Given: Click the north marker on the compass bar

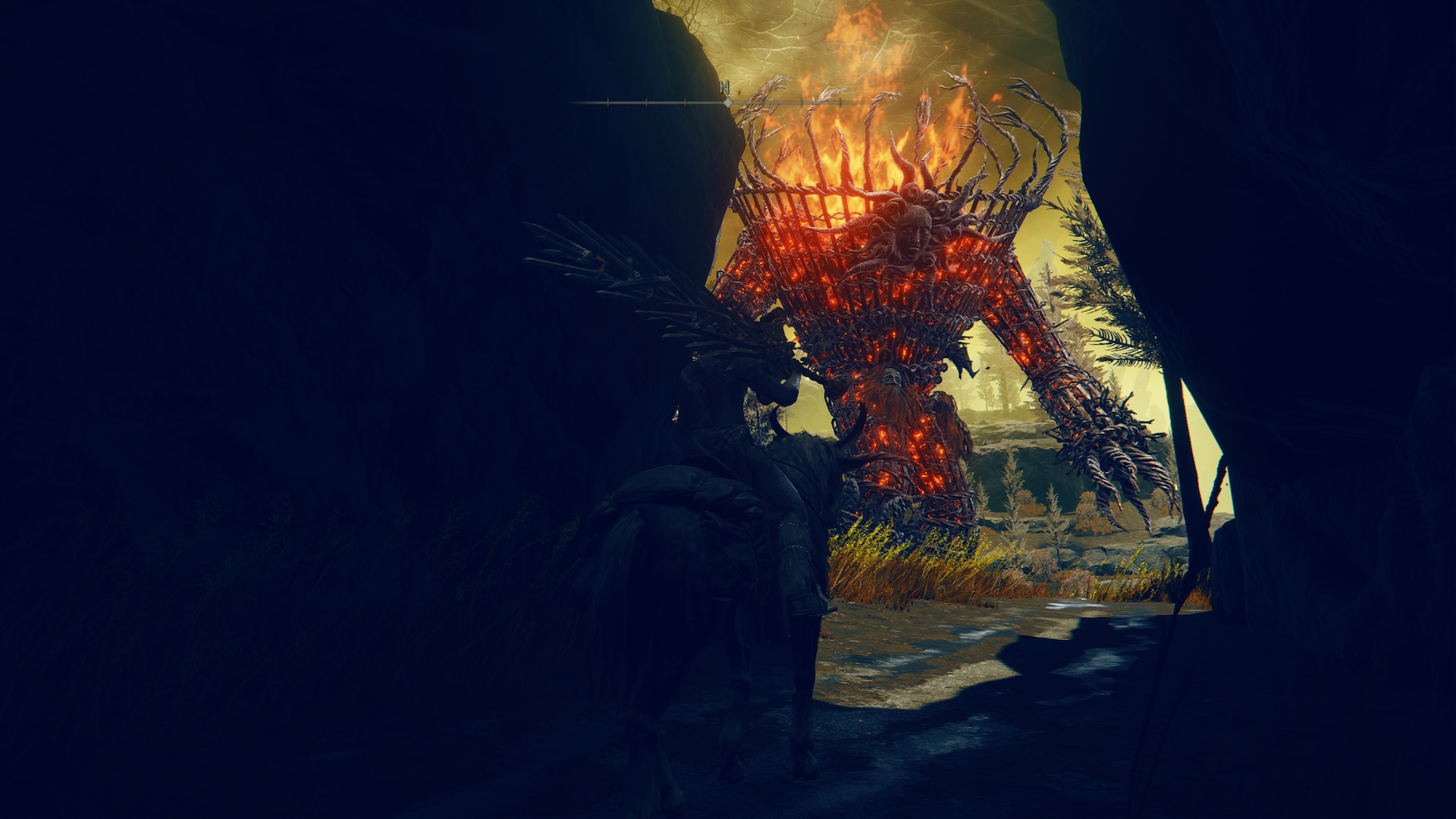Looking at the screenshot, I should click(x=726, y=88).
